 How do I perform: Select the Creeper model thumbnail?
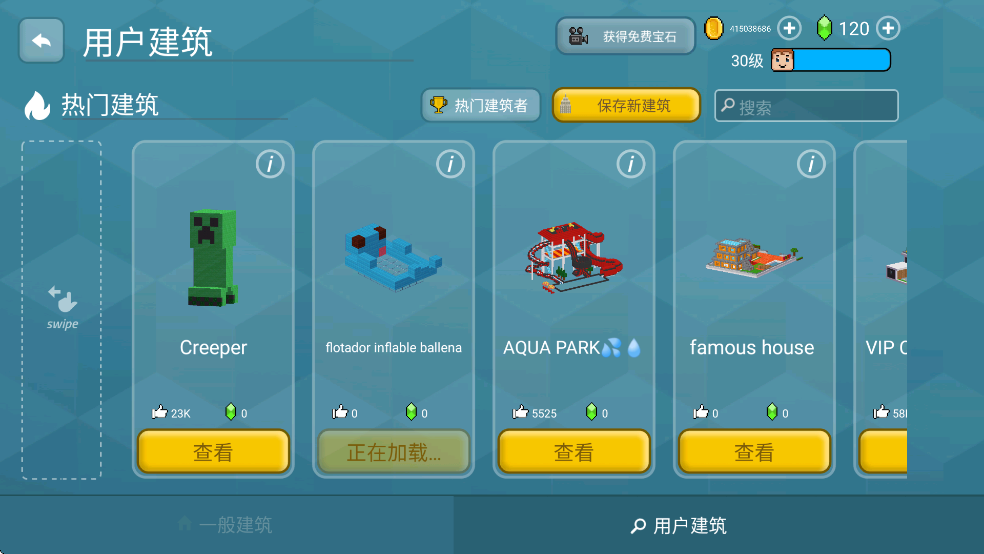click(212, 257)
